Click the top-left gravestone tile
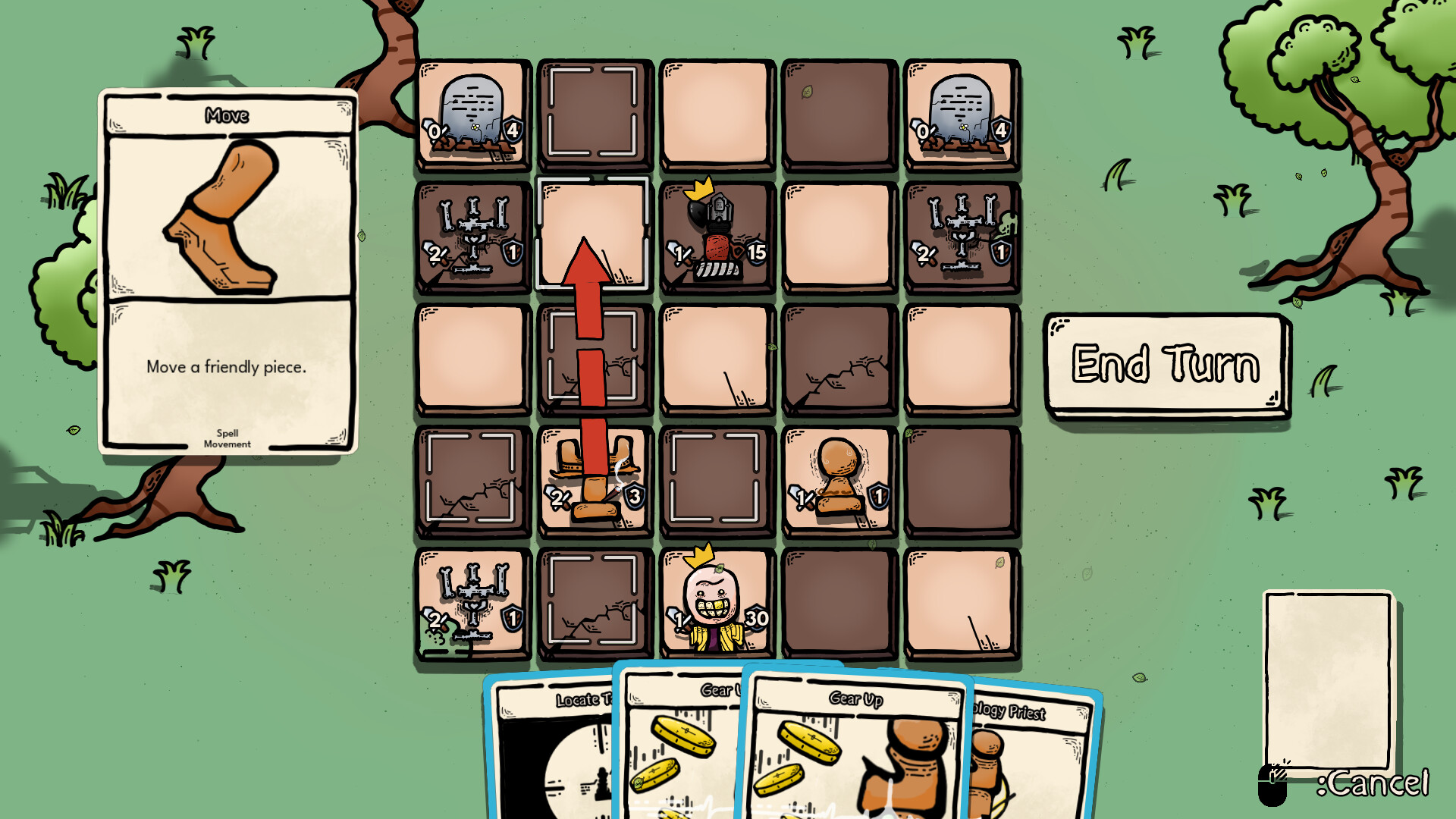 tap(472, 112)
